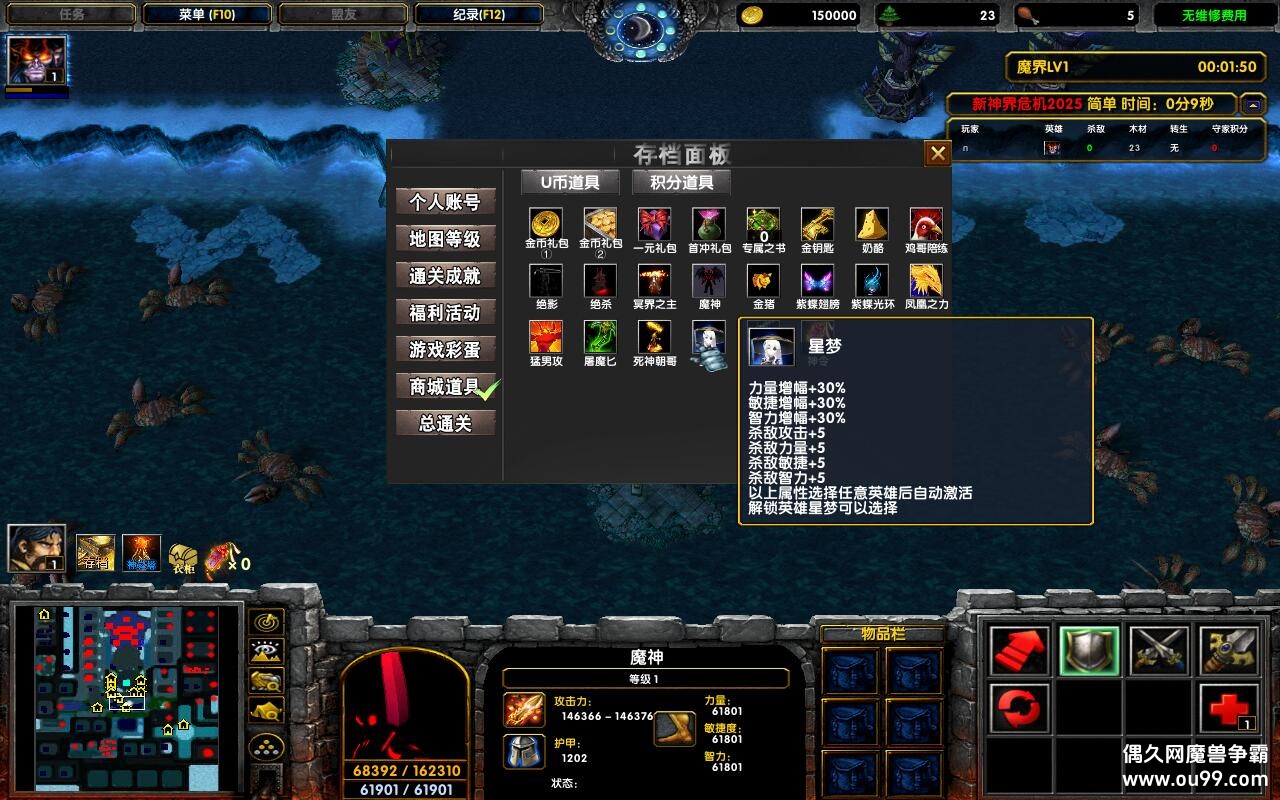The width and height of the screenshot is (1280, 800).
Task: Choose the 金钥匙 golden key item
Action: (817, 224)
